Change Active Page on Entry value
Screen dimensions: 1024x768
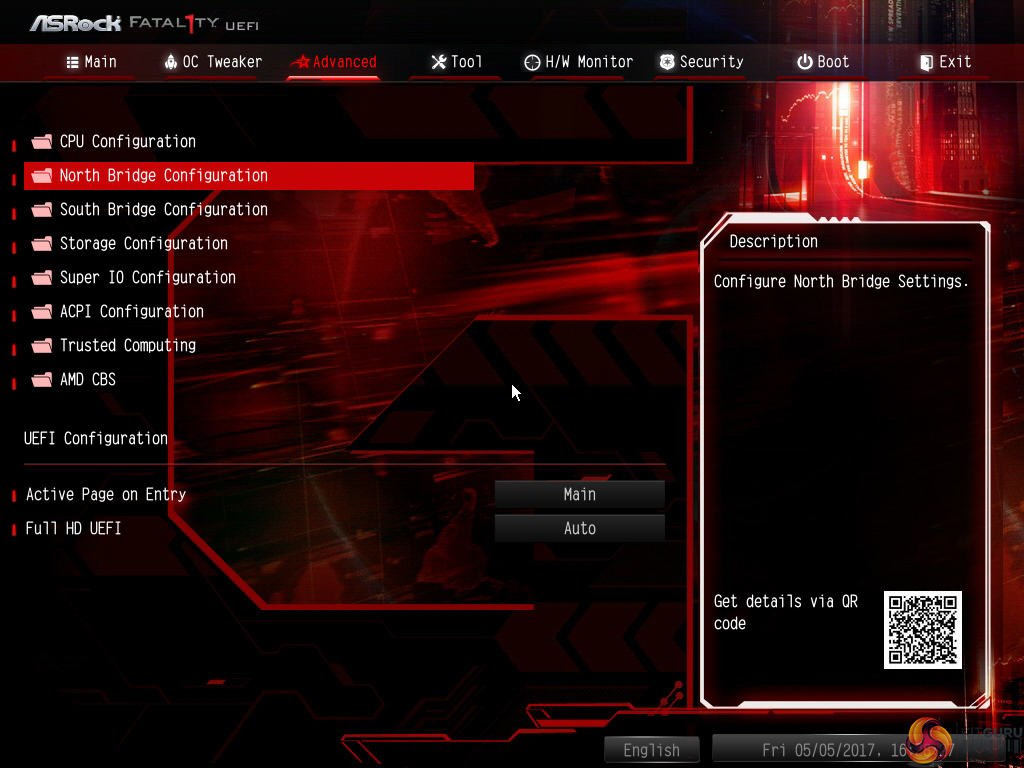coord(579,495)
